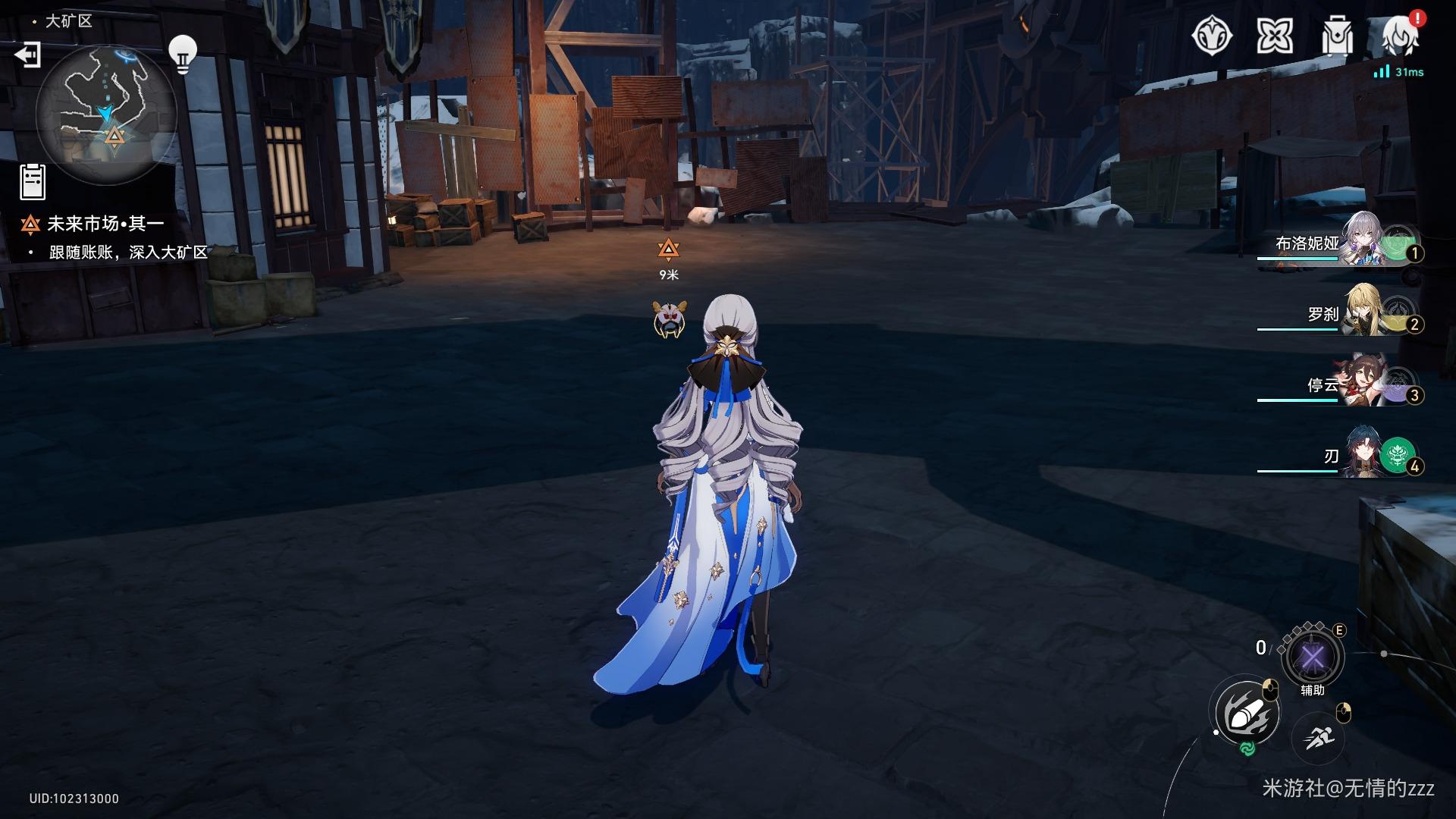Open the round emblem menu icon
1456x819 pixels.
tap(1212, 36)
